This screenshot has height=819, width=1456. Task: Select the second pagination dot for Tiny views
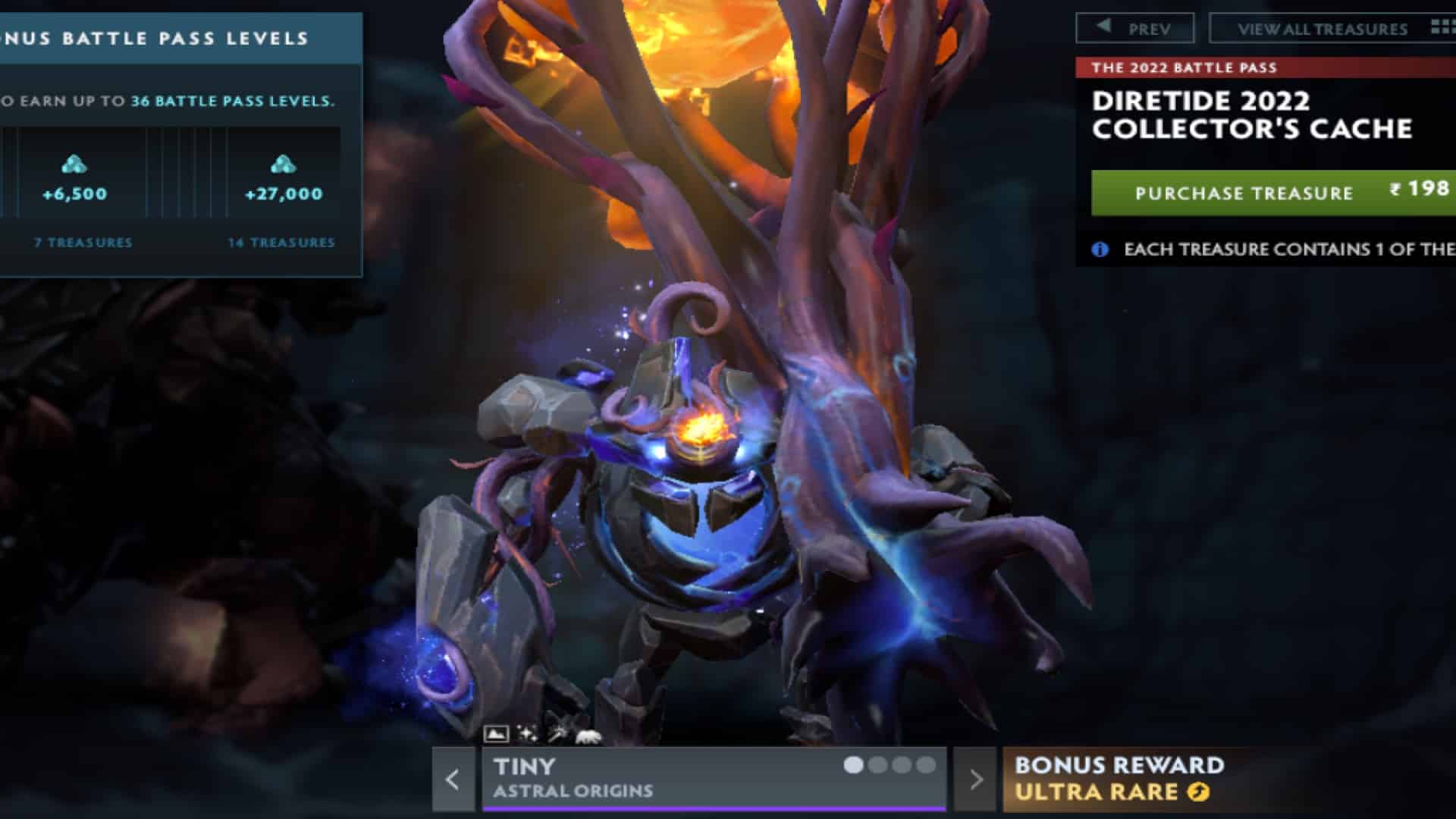click(877, 766)
